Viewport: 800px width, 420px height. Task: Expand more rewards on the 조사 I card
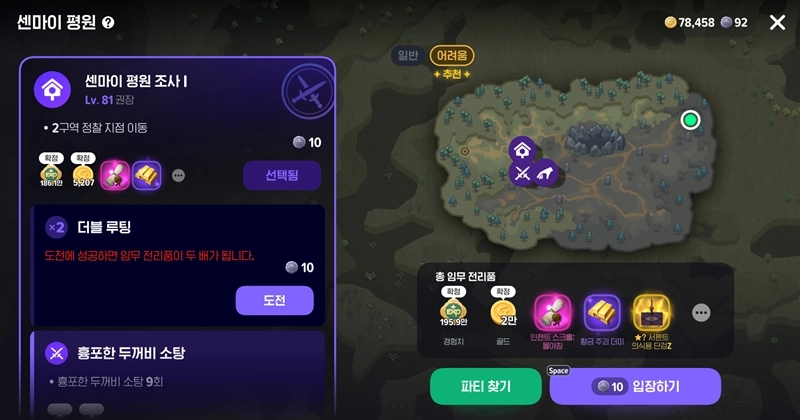pyautogui.click(x=179, y=175)
